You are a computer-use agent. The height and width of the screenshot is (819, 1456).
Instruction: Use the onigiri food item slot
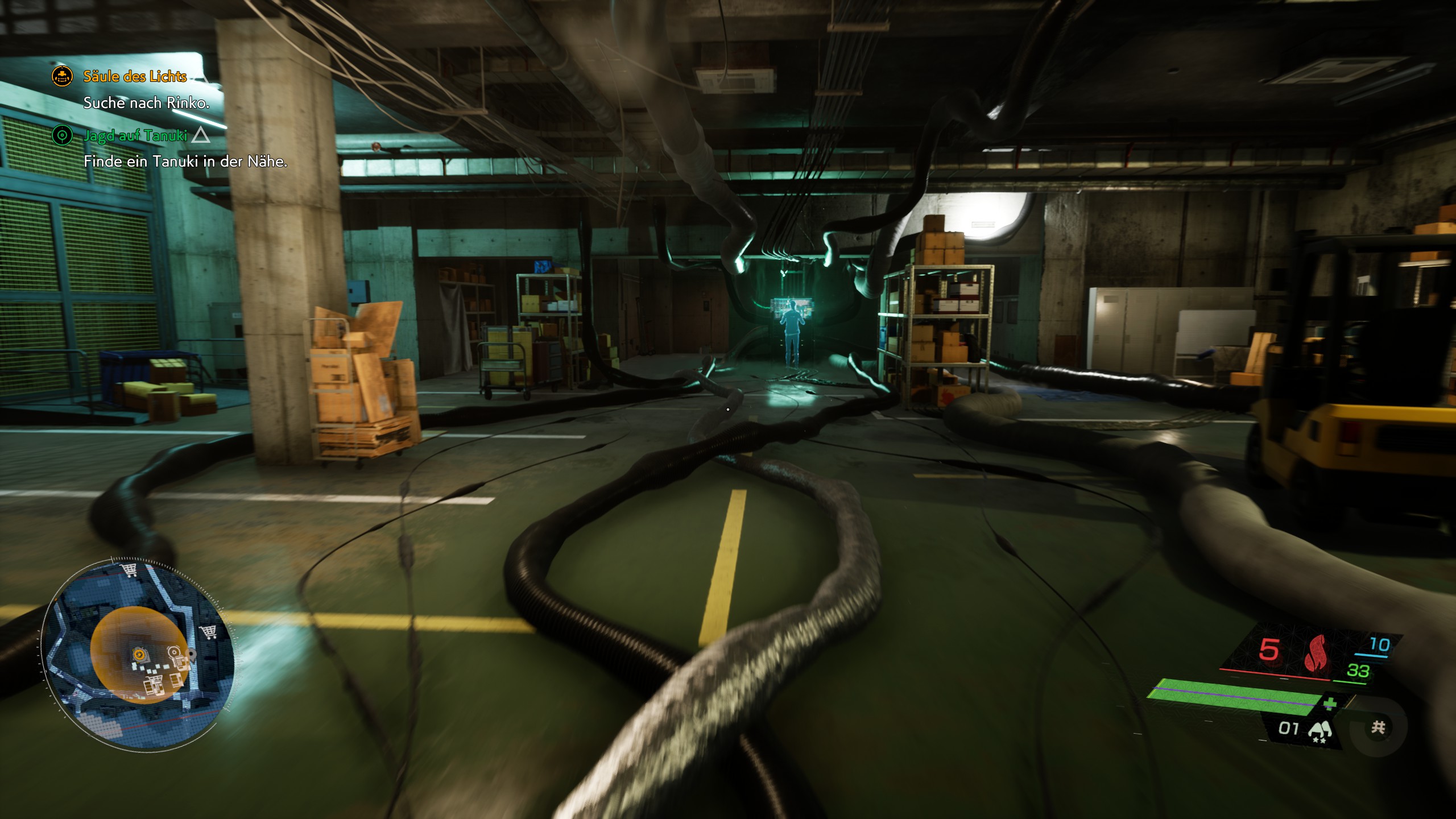click(x=1319, y=730)
